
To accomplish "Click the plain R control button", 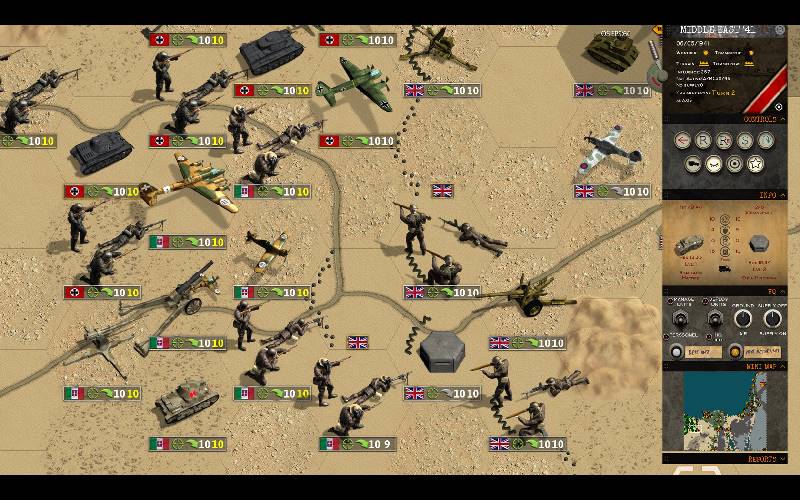I will [704, 140].
